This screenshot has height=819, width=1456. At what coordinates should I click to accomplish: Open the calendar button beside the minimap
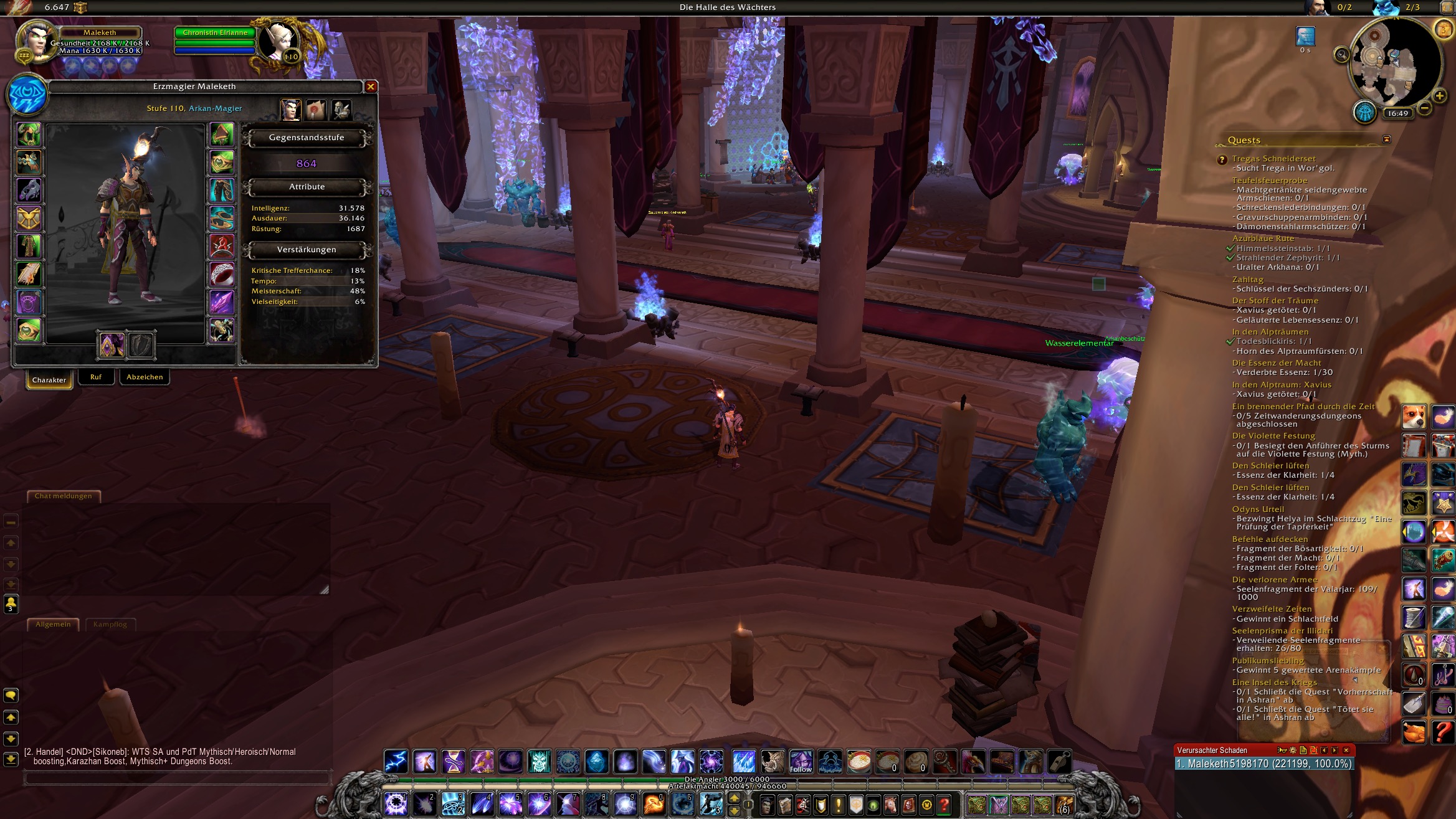click(x=1443, y=29)
